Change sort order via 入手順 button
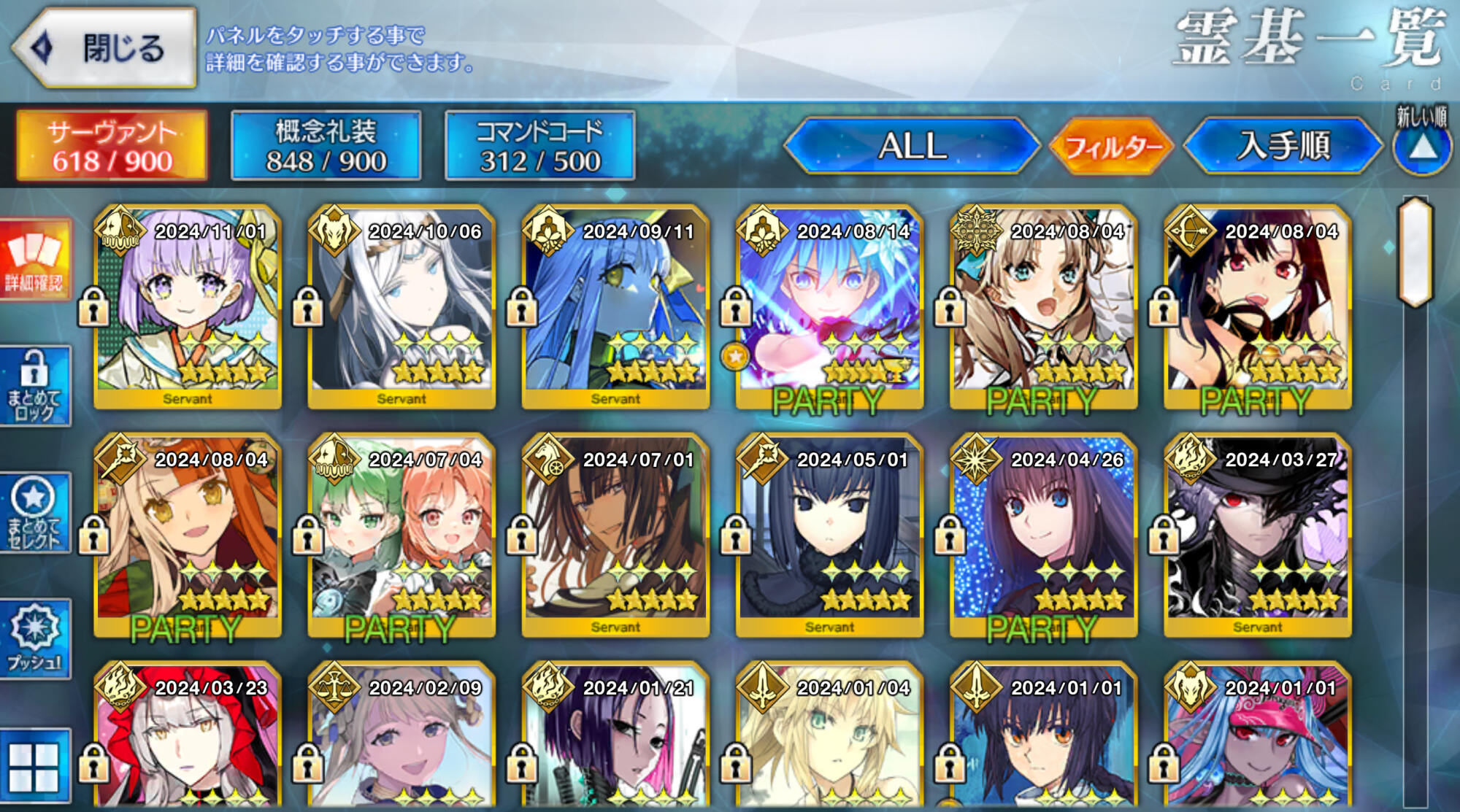 1283,146
